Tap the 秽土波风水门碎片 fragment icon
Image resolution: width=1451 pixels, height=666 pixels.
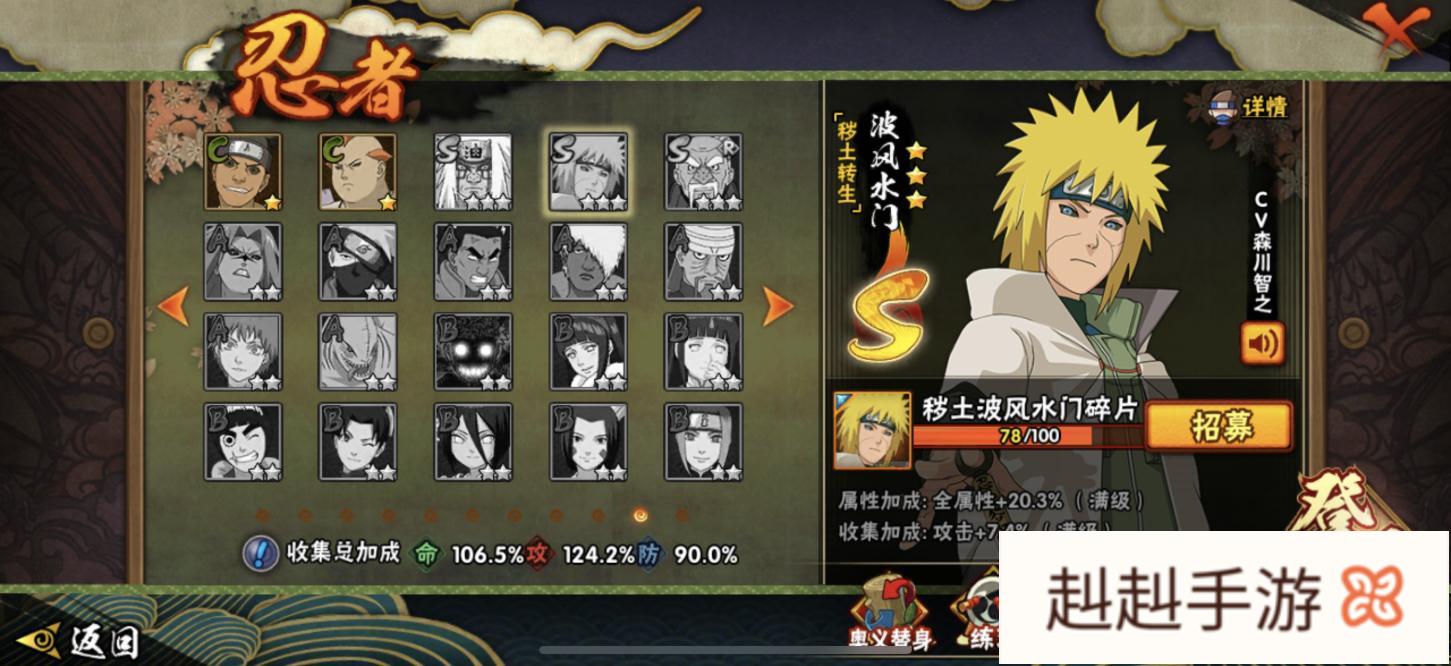tap(871, 430)
